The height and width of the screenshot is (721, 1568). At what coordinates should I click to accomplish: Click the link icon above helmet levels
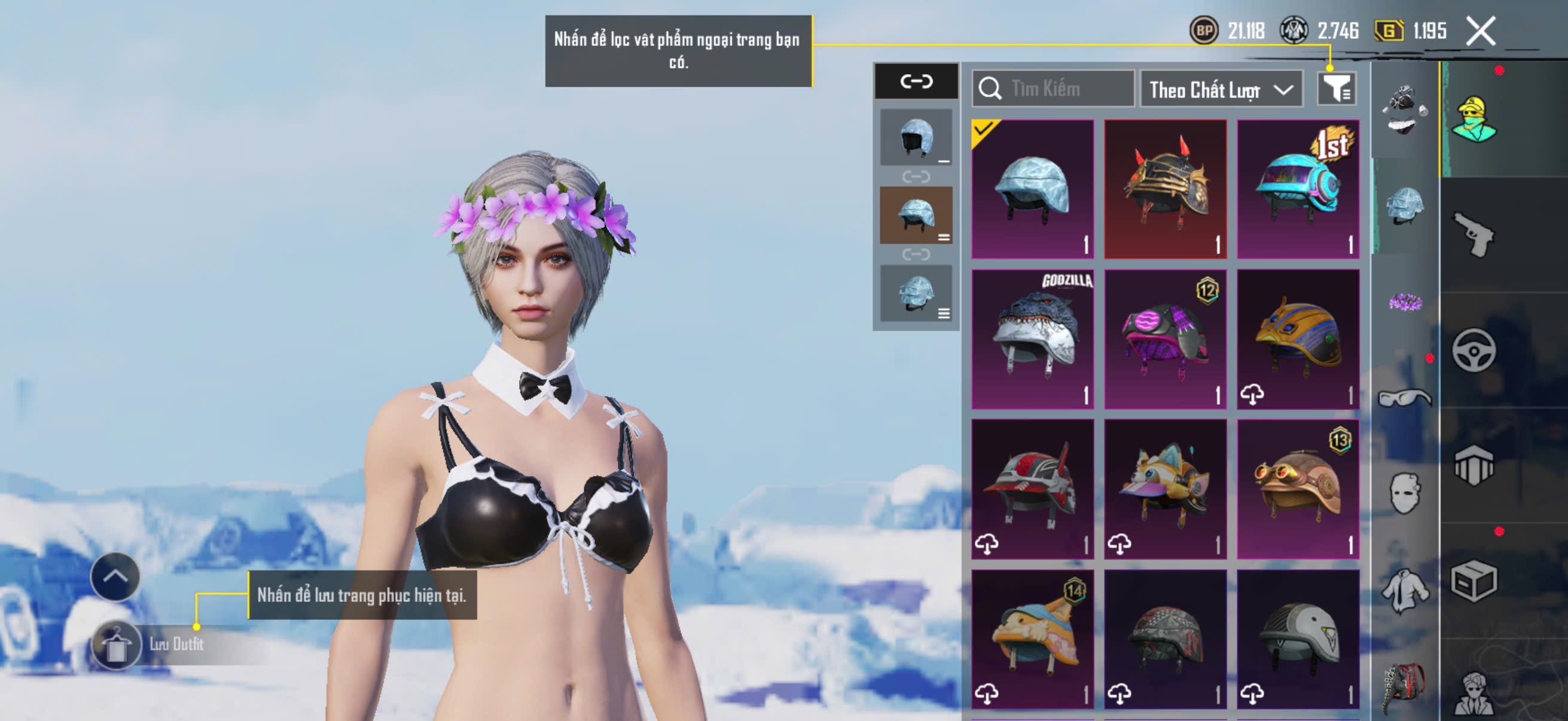tap(916, 81)
